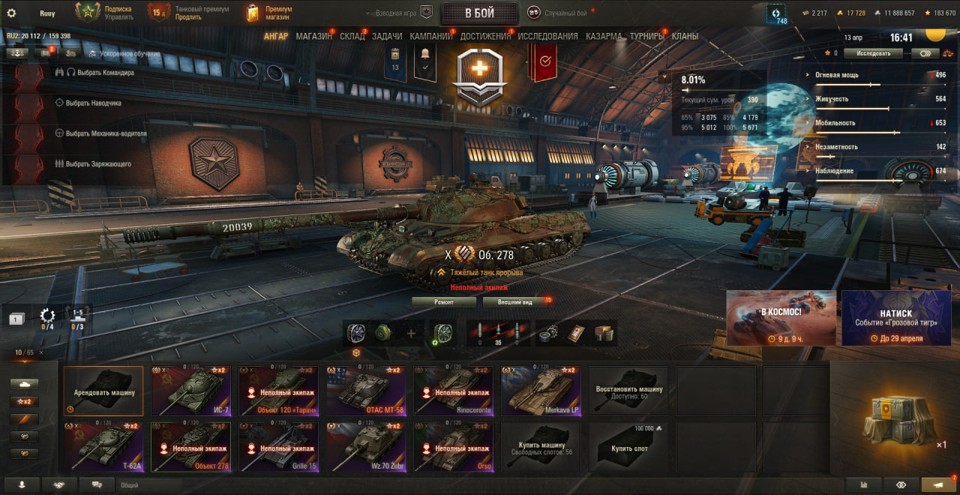This screenshot has width=960, height=495.
Task: Click the «В БОЙ» battle button
Action: (479, 13)
